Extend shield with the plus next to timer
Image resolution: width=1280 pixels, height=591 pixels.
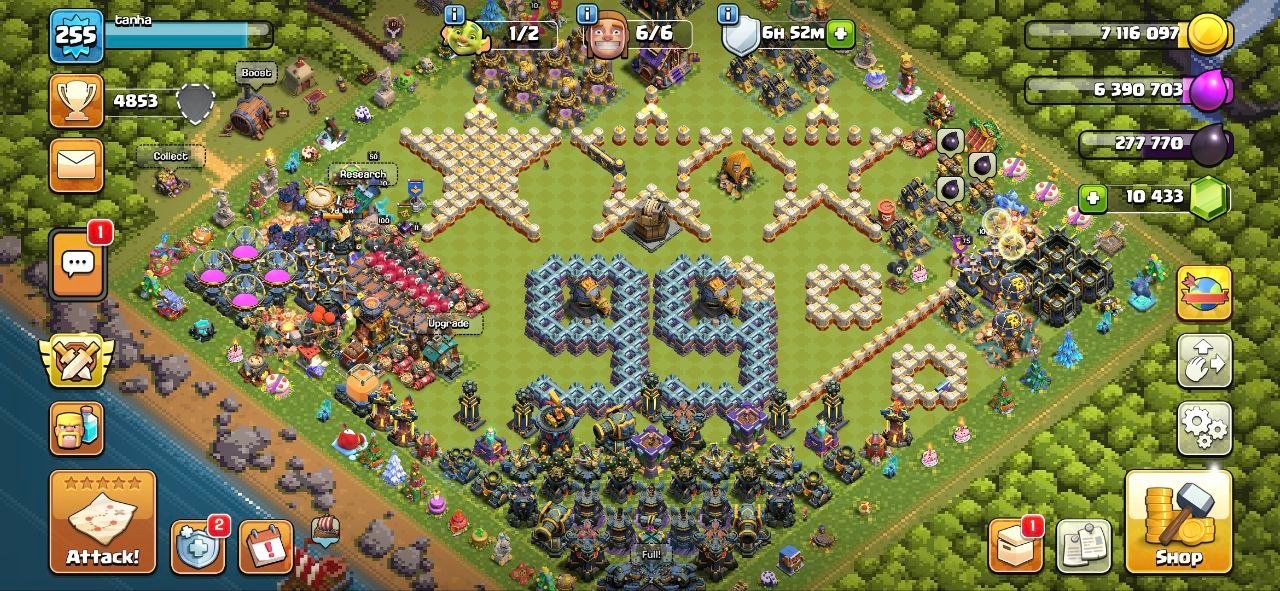tap(839, 34)
